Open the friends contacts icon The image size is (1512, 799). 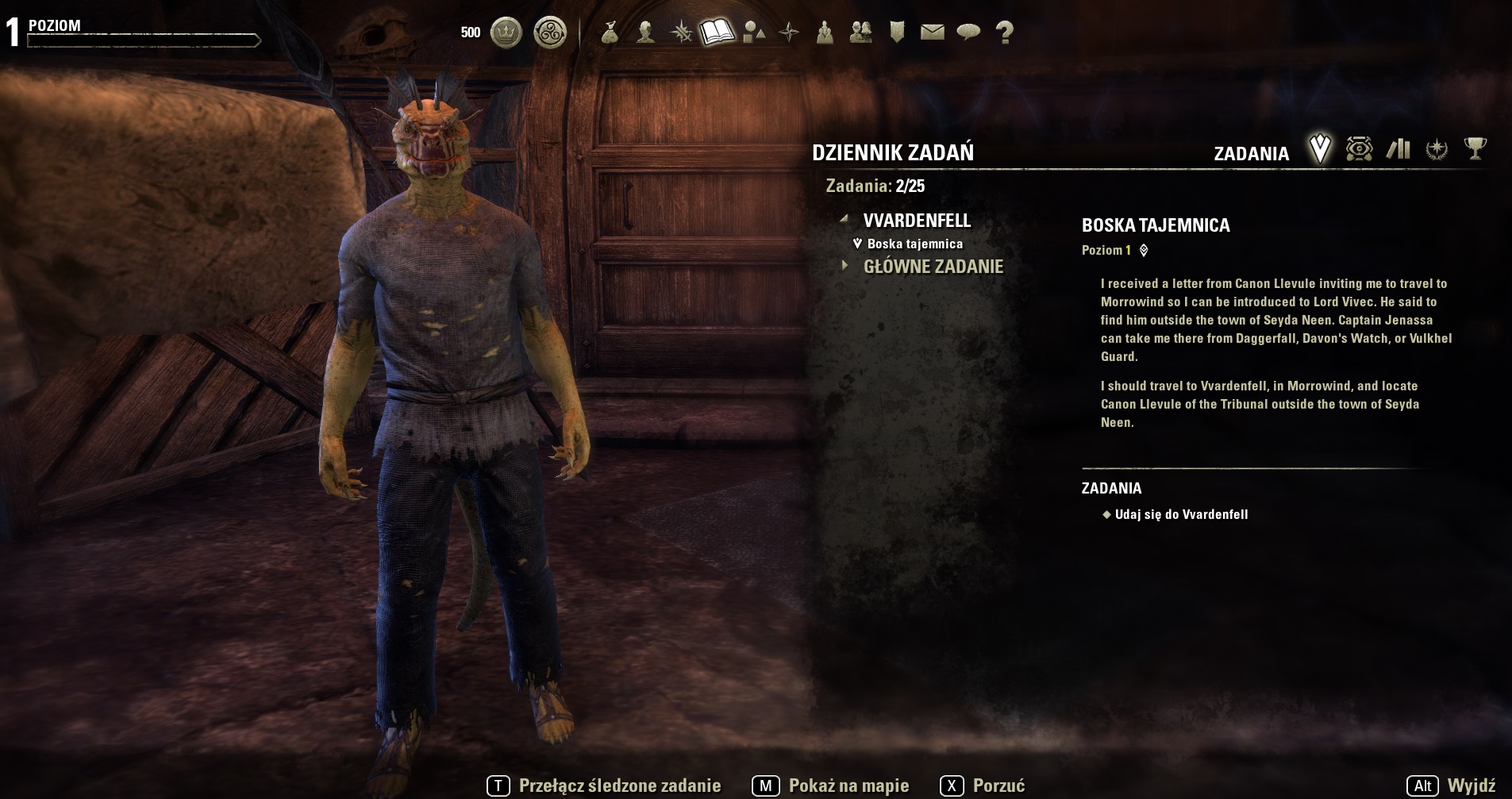pos(861,33)
